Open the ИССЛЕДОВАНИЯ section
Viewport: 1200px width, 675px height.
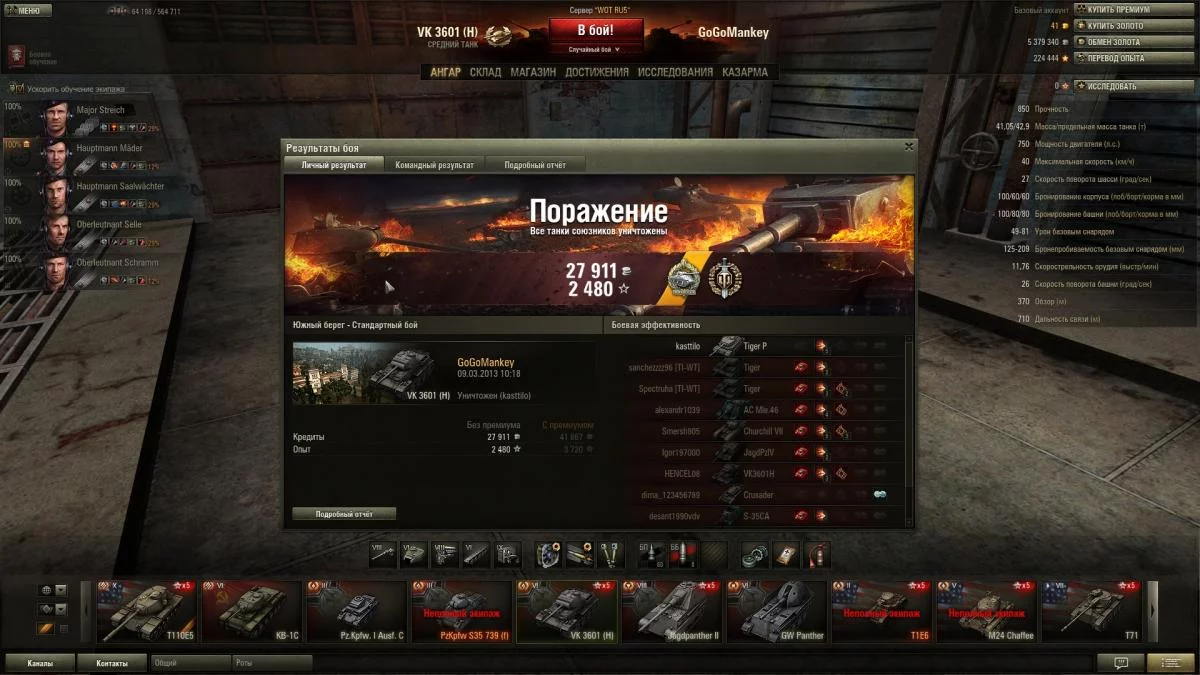675,72
